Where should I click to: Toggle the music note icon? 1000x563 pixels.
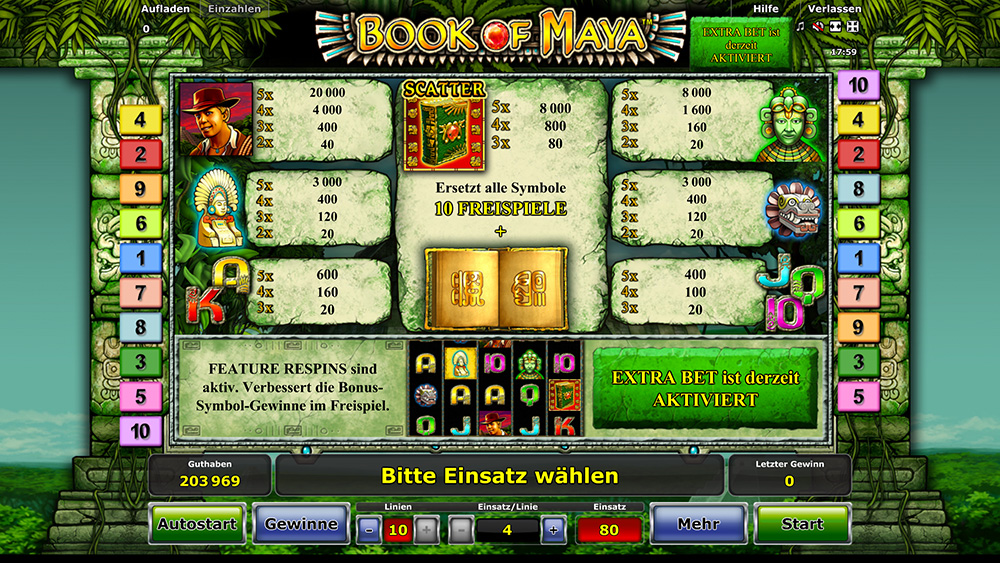point(800,27)
